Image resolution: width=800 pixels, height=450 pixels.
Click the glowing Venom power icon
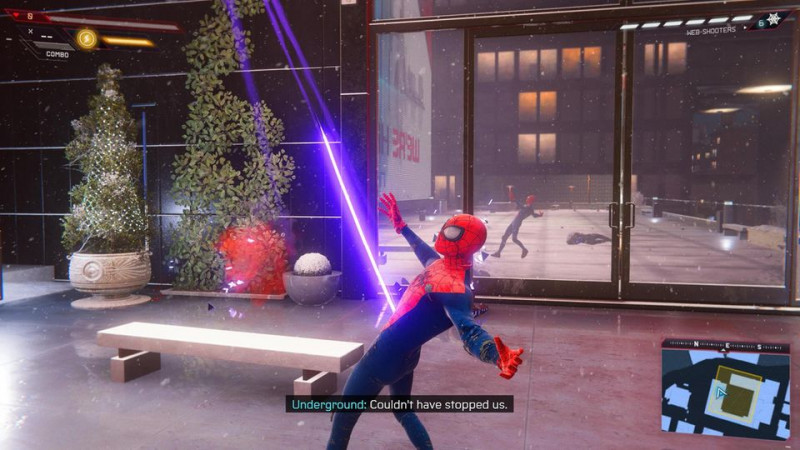(x=87, y=39)
